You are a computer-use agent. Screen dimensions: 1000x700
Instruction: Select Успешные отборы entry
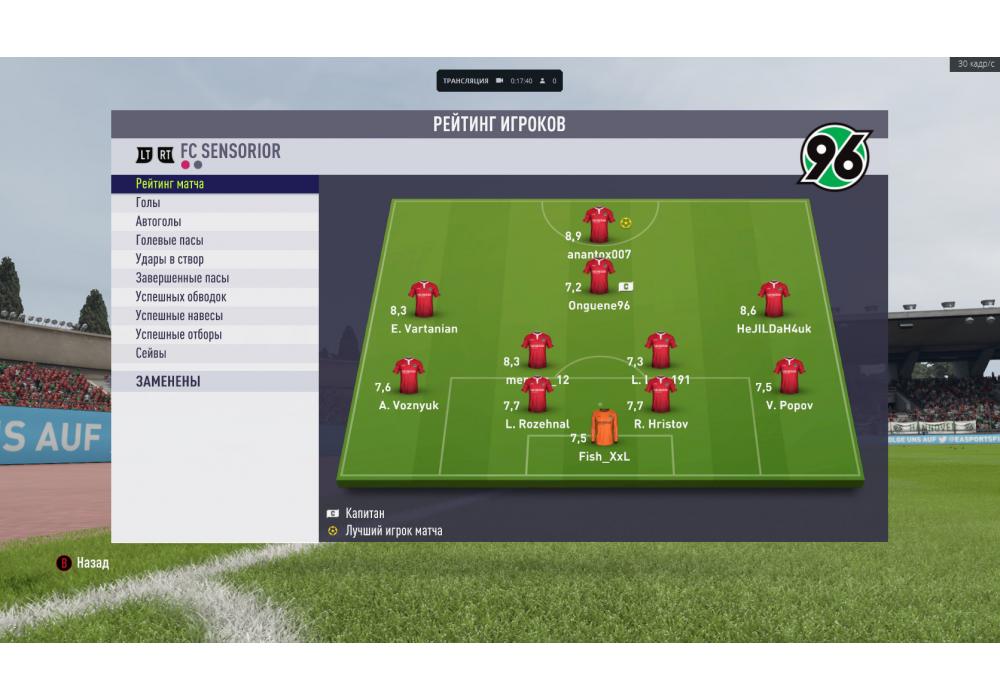click(178, 335)
